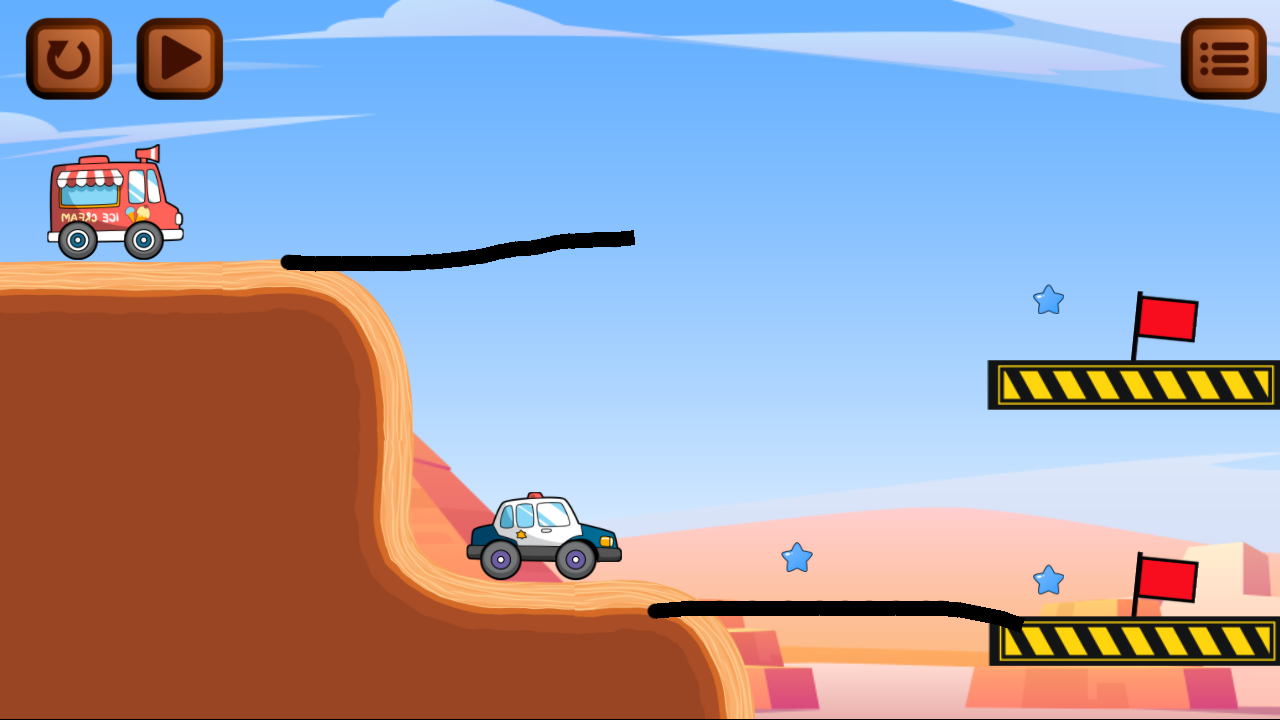This screenshot has width=1280, height=720.
Task: Click the star near the upper flag
Action: coord(1047,300)
